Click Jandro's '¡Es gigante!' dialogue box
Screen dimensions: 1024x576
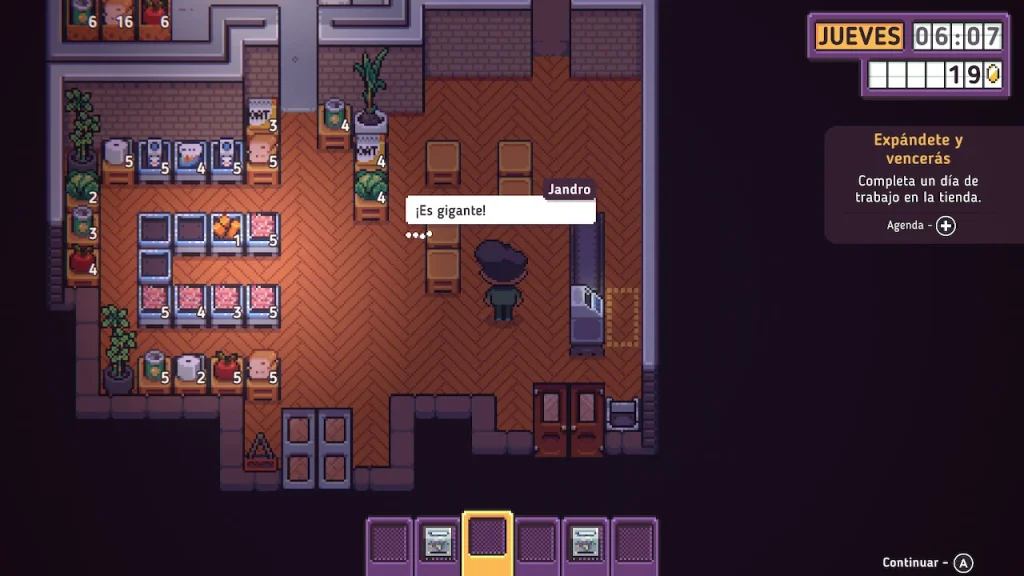[500, 211]
